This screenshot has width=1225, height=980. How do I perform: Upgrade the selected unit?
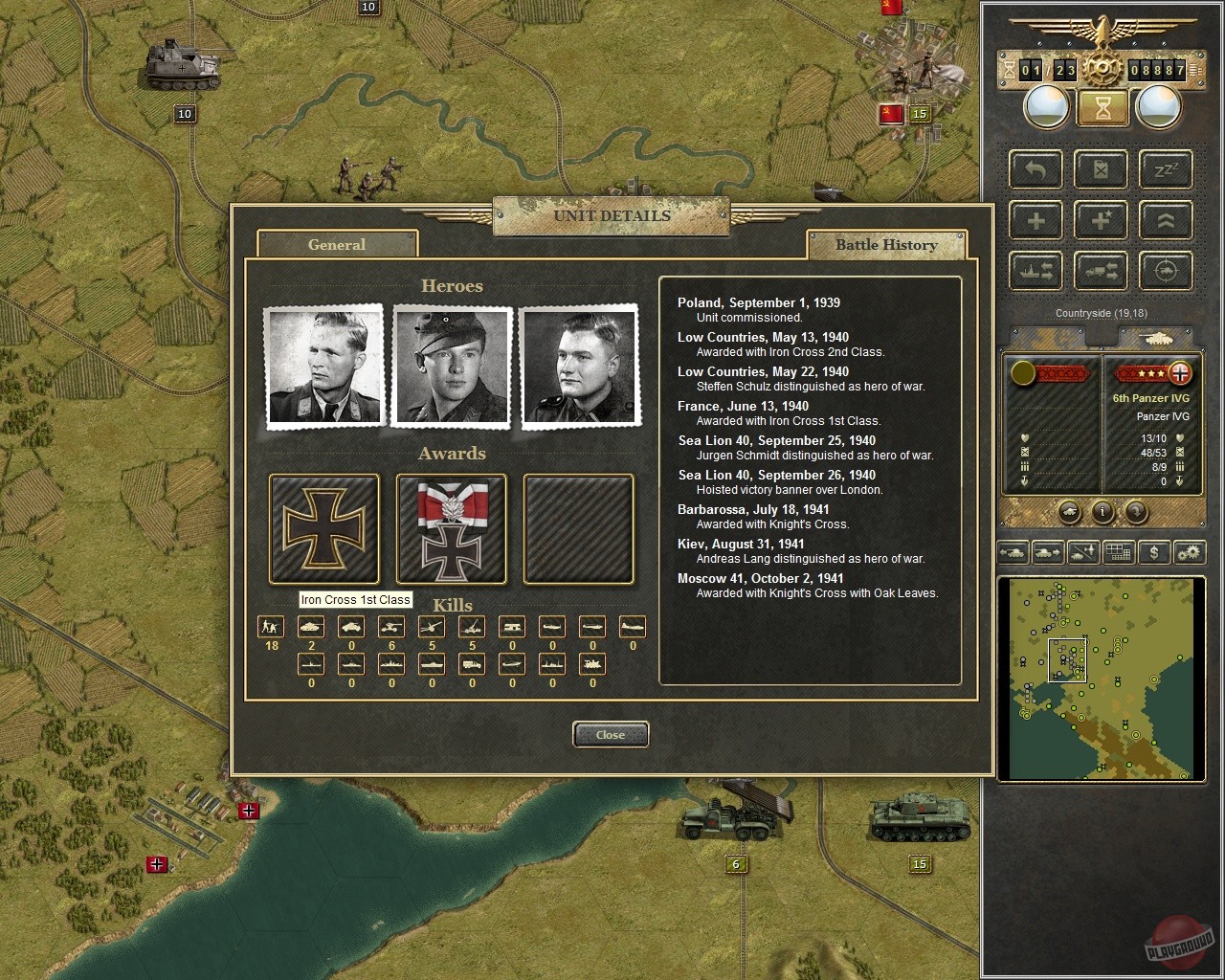1166,220
